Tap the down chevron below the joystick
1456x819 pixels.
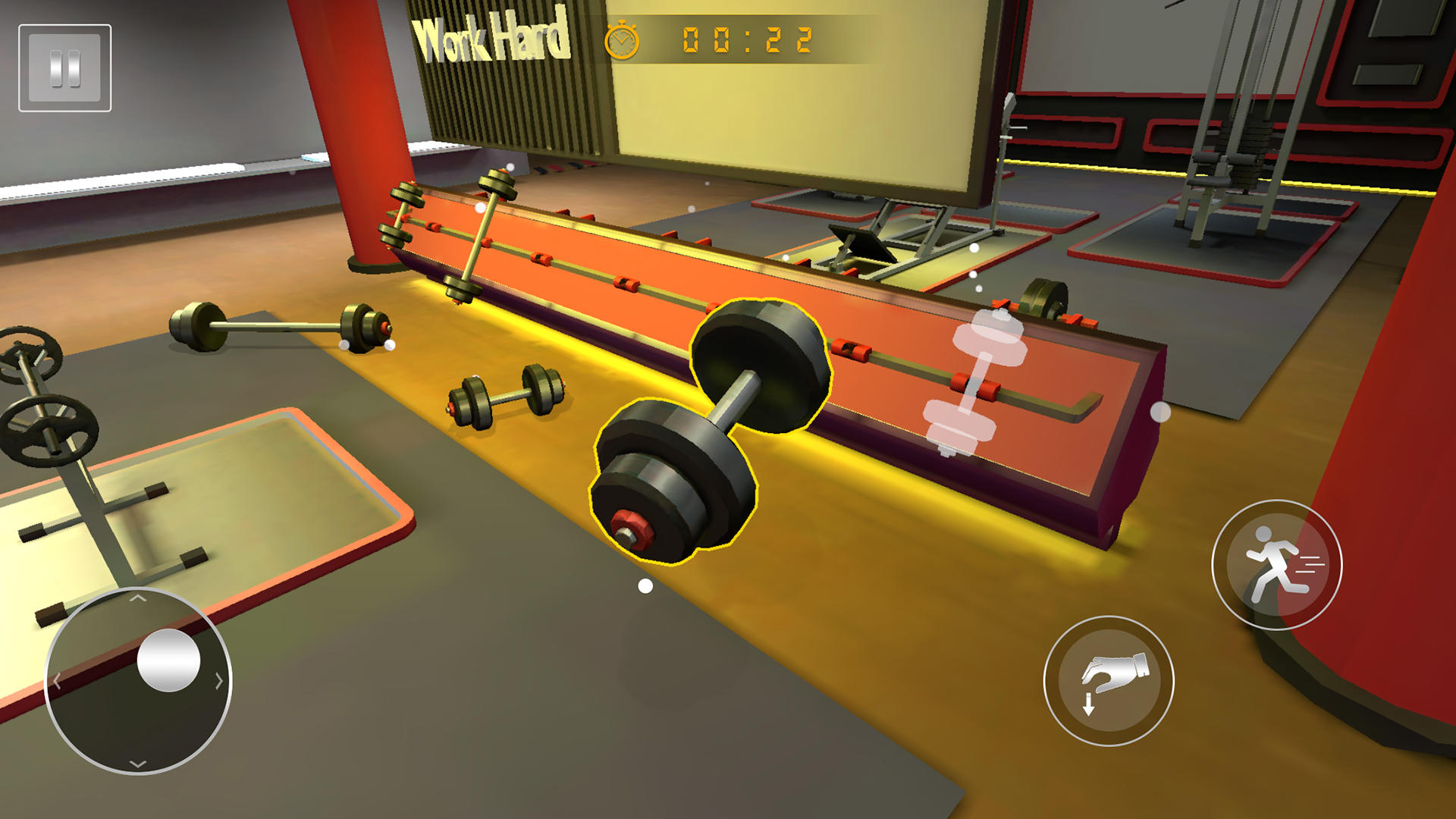point(139,762)
